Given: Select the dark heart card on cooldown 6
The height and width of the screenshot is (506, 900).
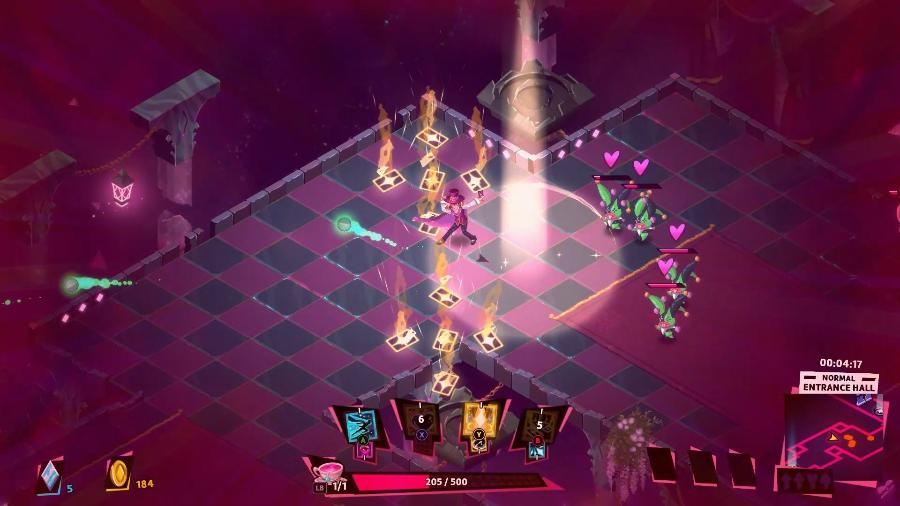Looking at the screenshot, I should [418, 425].
